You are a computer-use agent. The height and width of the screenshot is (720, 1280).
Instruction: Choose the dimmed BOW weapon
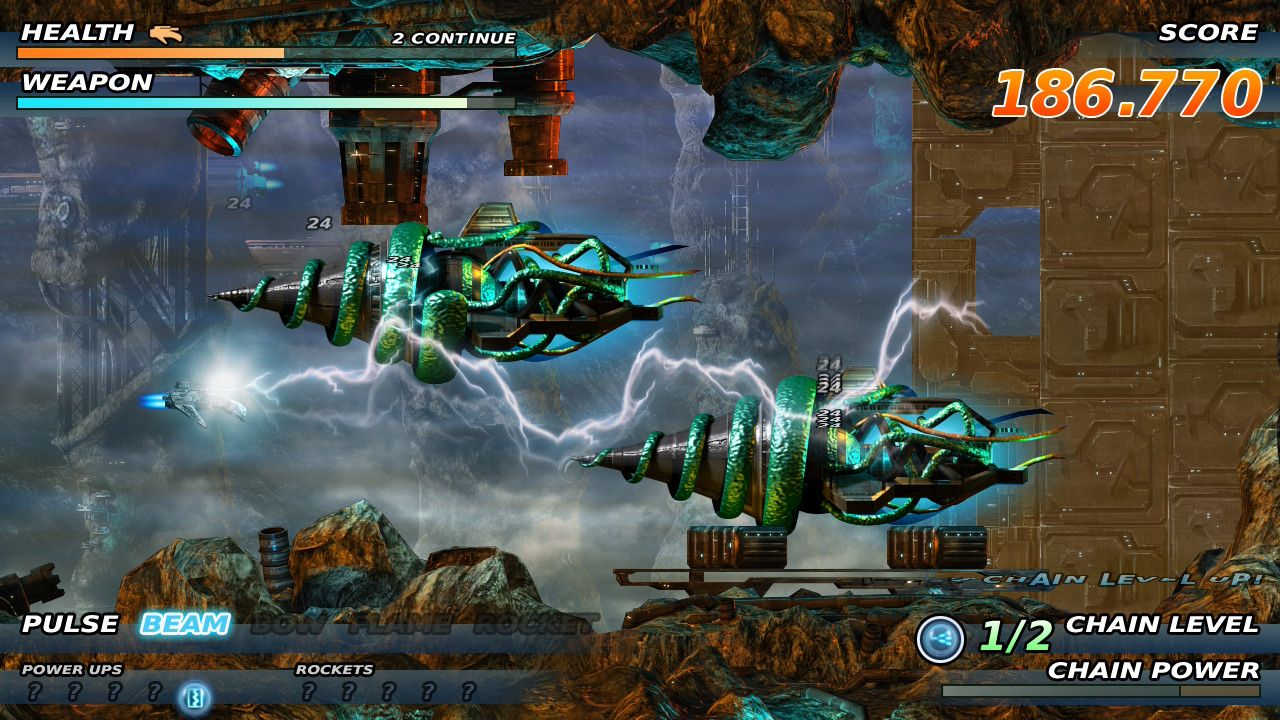tap(288, 626)
